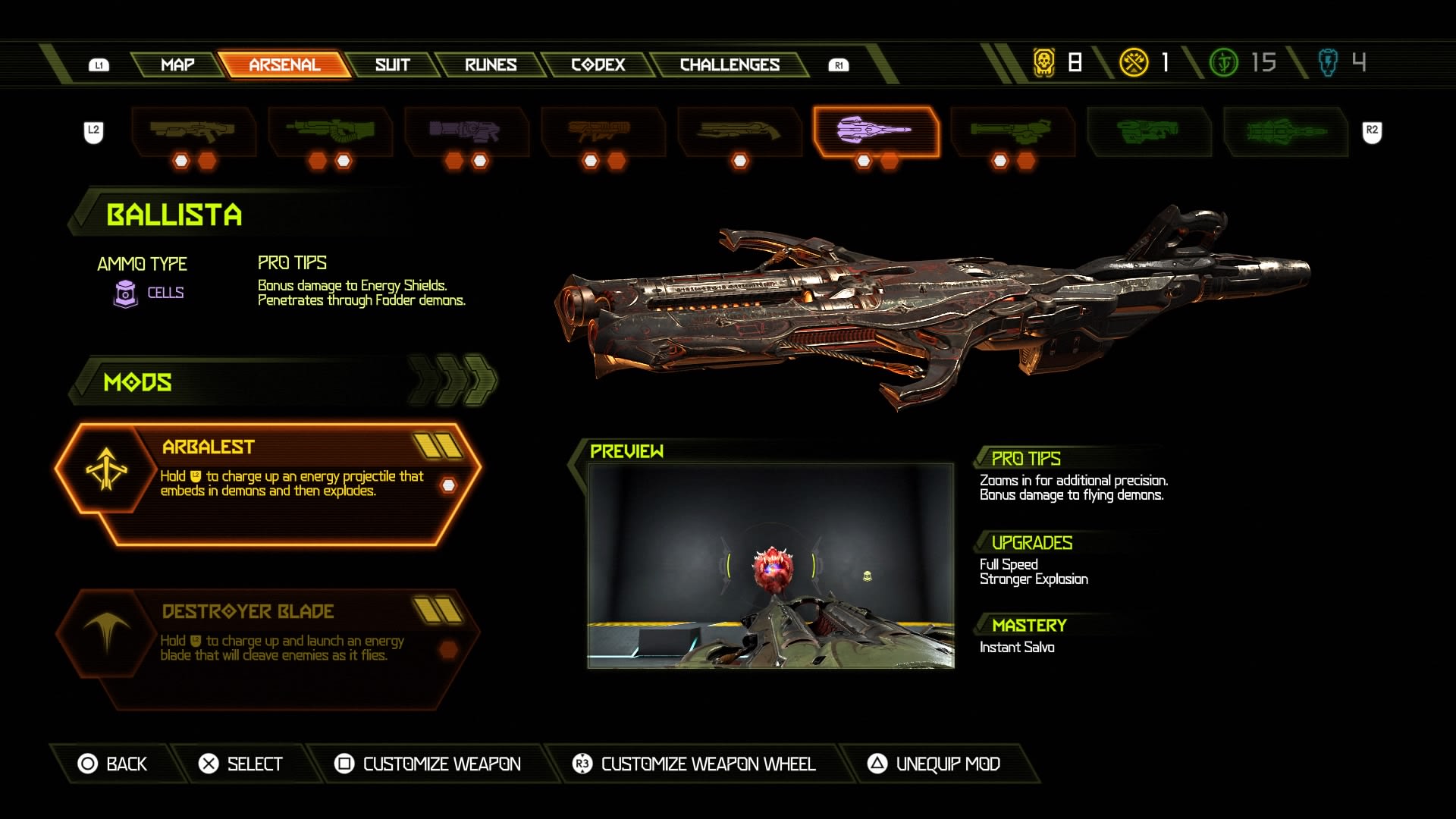Go back with the Back button
This screenshot has height=819, width=1456.
114,764
